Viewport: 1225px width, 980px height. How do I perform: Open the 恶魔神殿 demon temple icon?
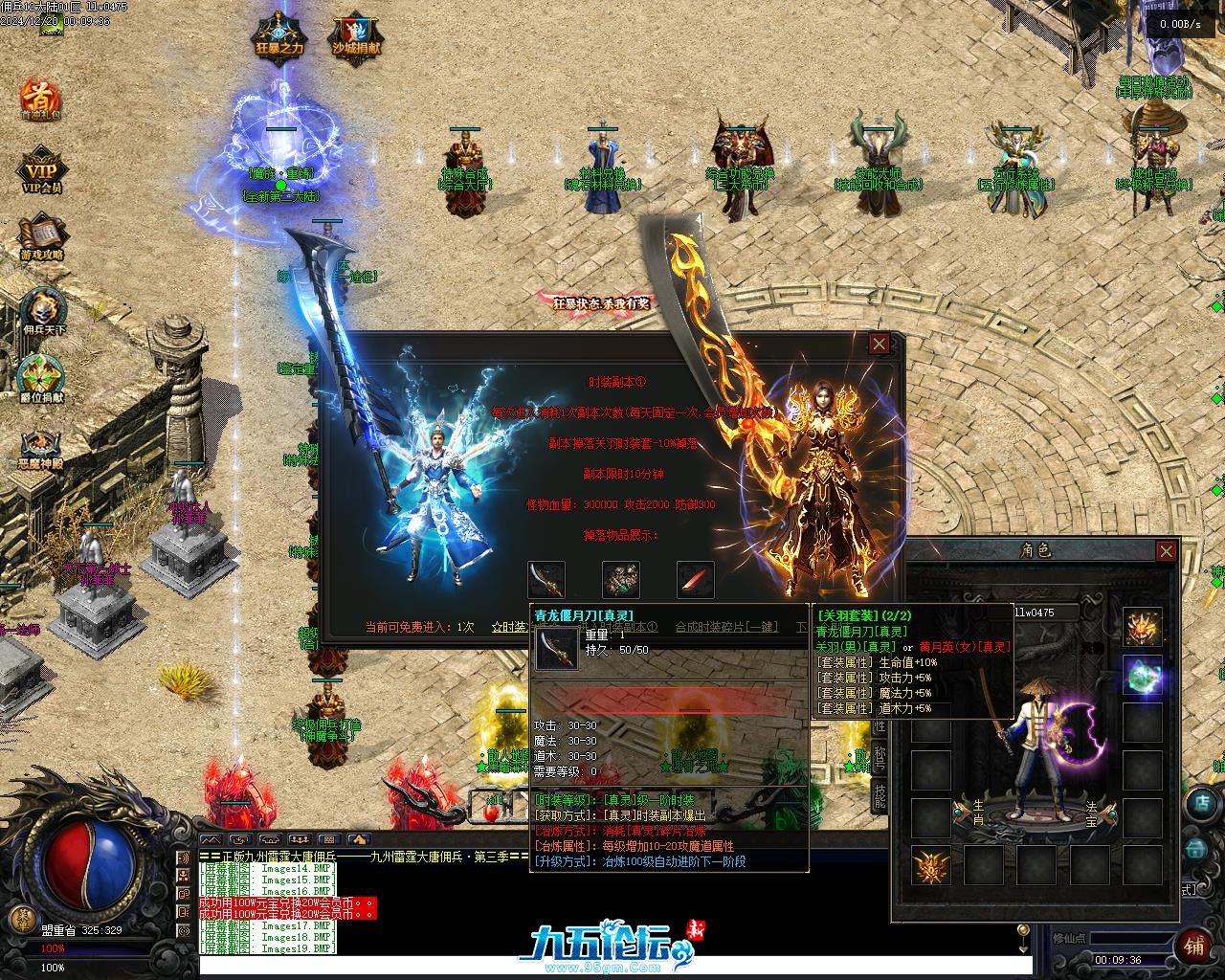[x=41, y=446]
